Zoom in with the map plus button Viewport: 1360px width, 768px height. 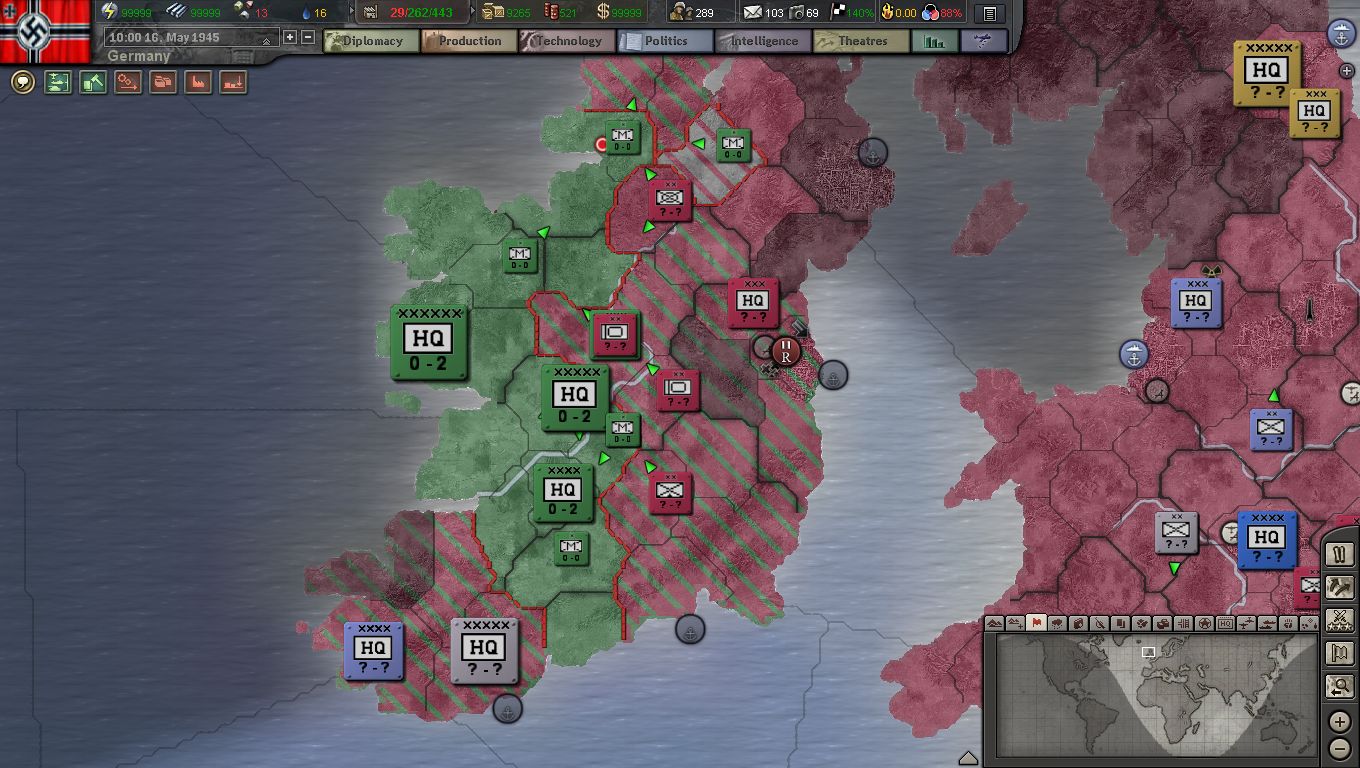[1340, 722]
